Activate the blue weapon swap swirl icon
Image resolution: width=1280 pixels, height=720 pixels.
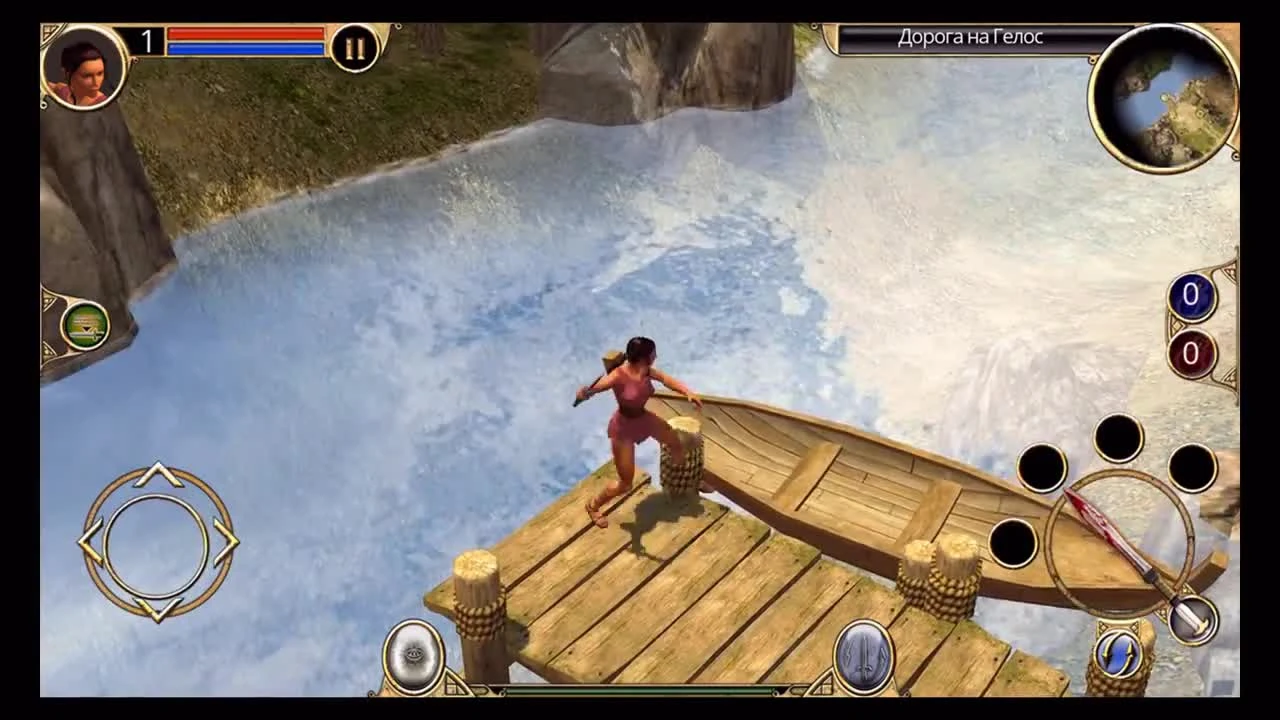[1118, 651]
